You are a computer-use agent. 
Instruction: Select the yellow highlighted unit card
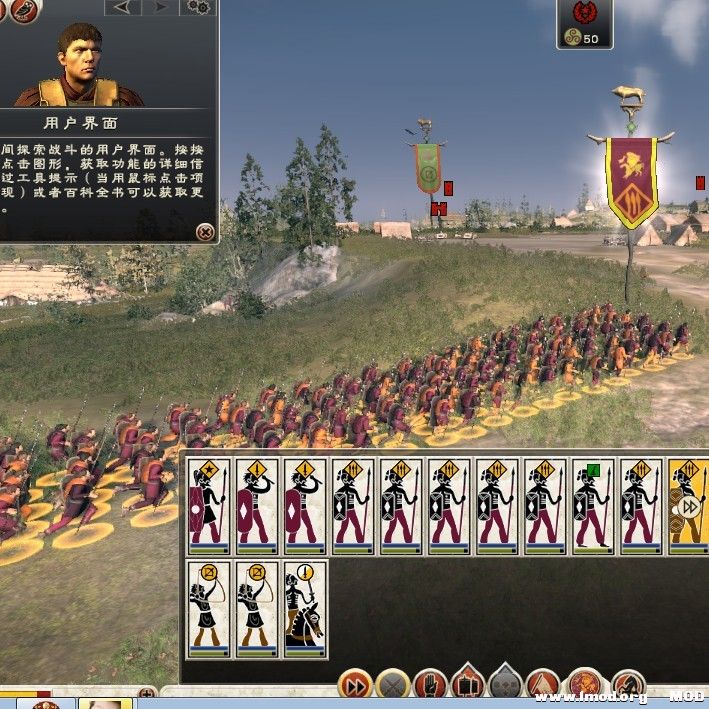(x=688, y=505)
